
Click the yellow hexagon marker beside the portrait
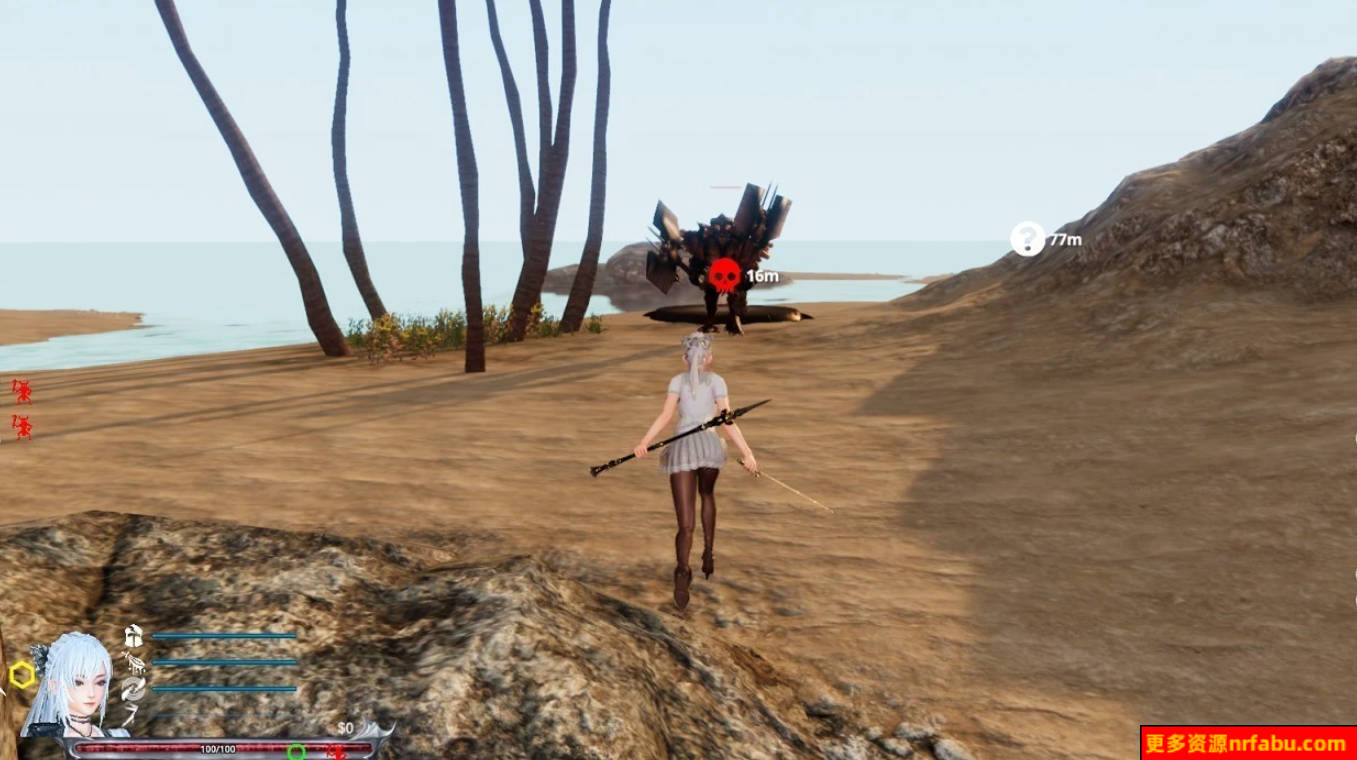(22, 674)
